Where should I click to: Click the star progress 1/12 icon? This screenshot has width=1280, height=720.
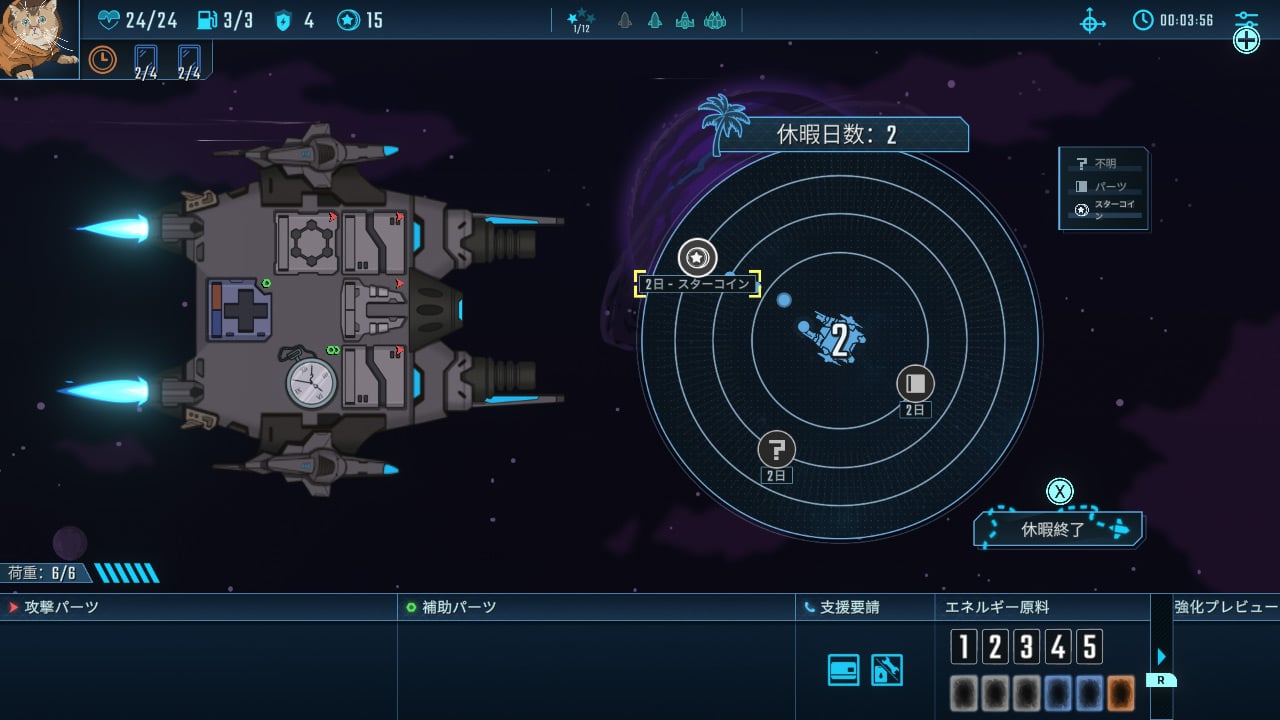581,20
